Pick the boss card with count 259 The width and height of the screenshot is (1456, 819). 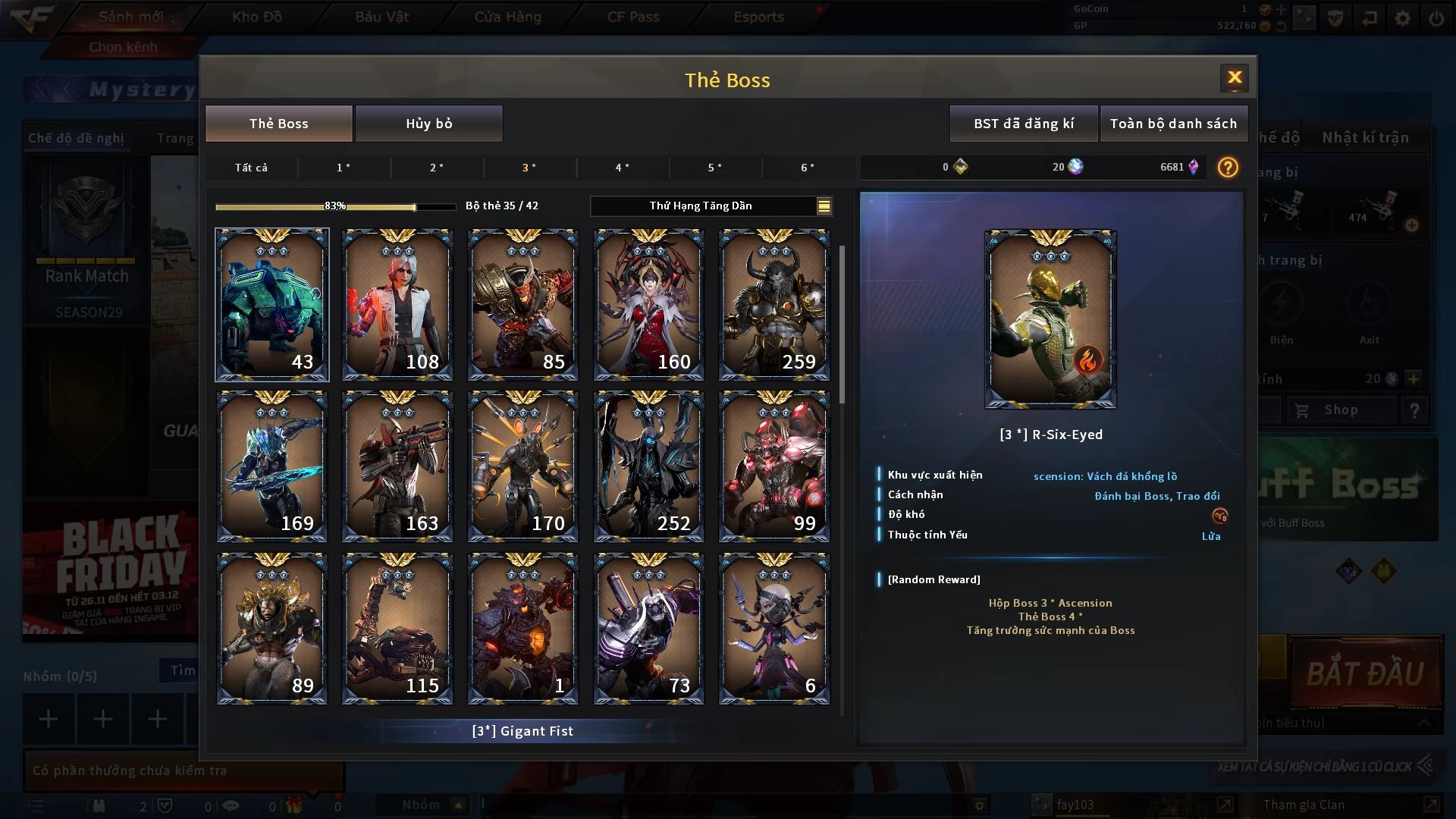click(774, 304)
